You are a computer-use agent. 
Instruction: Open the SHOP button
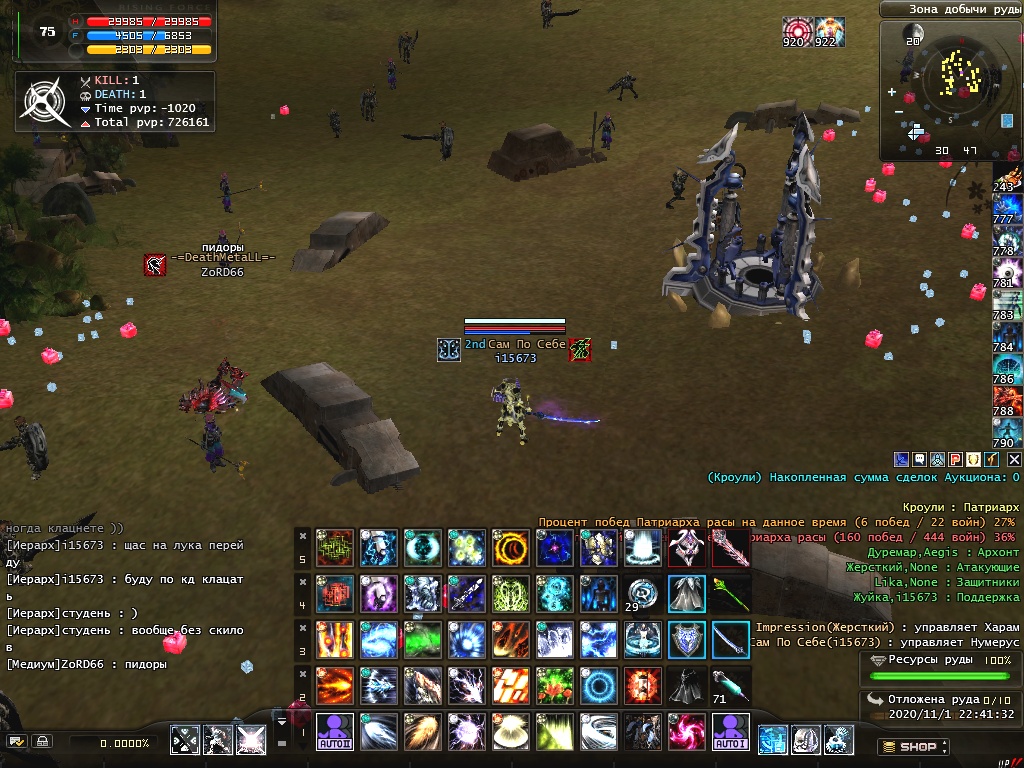[x=913, y=746]
